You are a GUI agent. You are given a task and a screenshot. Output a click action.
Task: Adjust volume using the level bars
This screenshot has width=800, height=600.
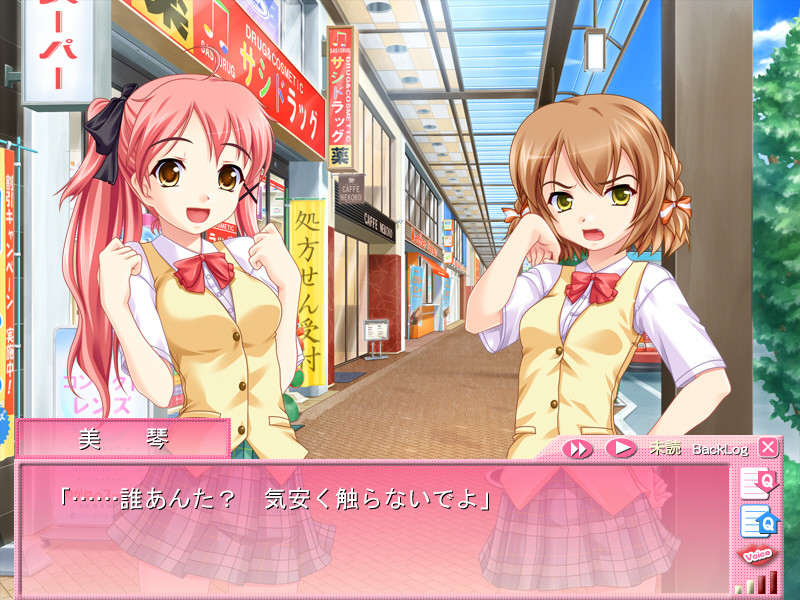pos(756,583)
